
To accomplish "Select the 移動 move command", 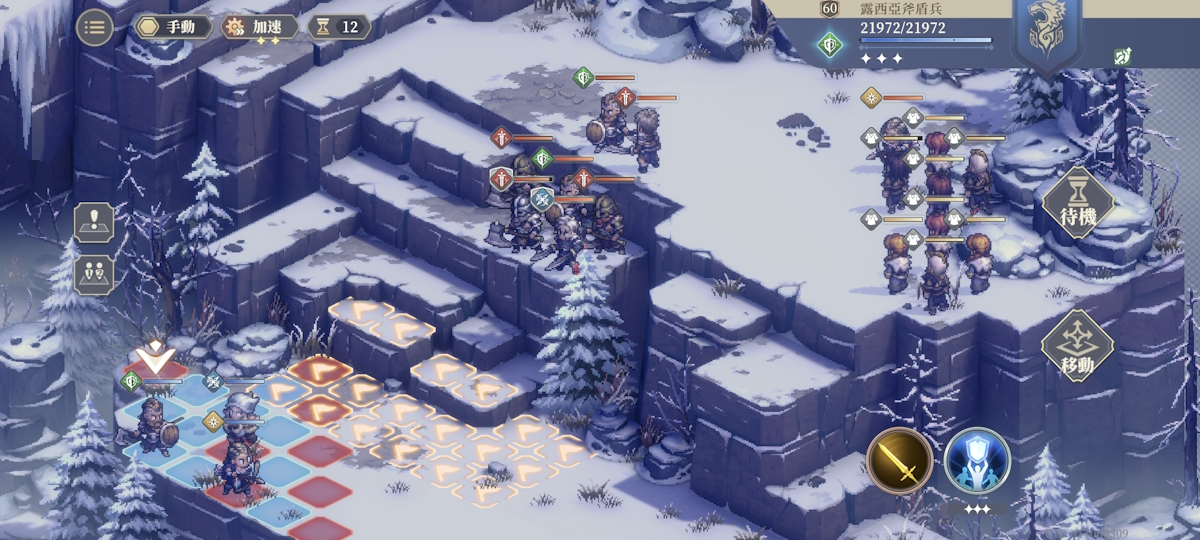I will tap(1077, 346).
